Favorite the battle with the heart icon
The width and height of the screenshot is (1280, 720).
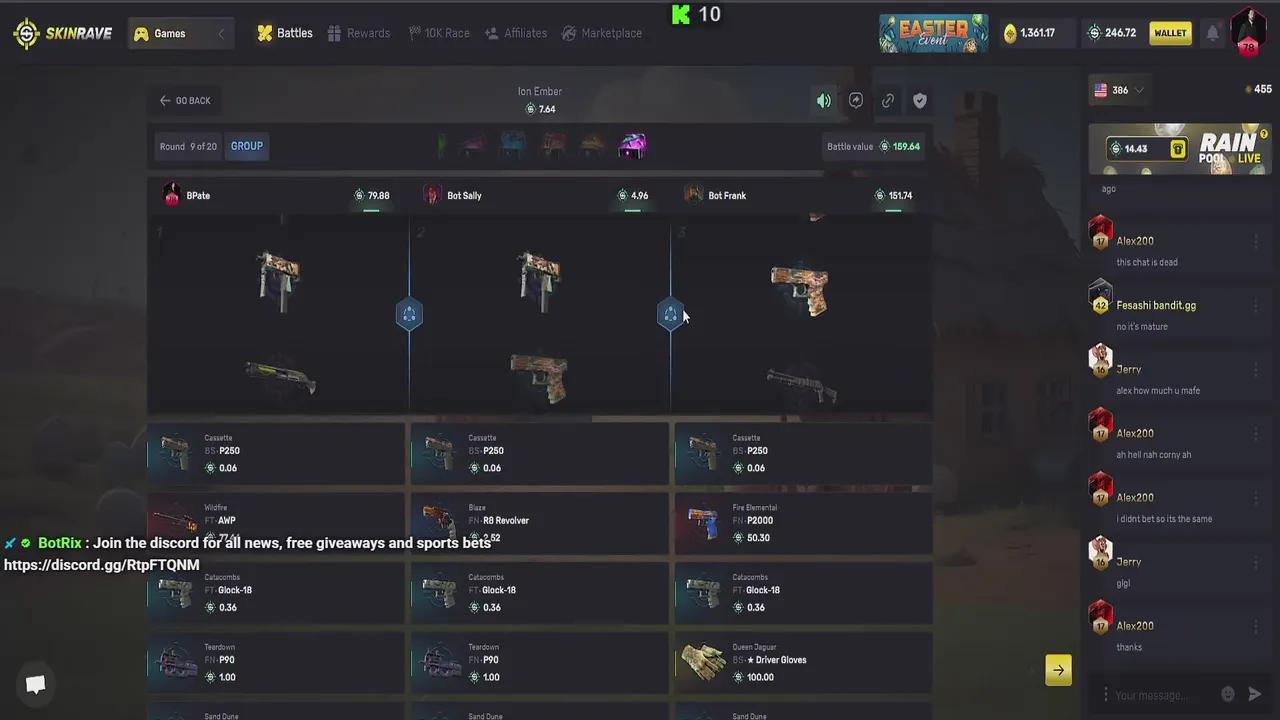[920, 100]
